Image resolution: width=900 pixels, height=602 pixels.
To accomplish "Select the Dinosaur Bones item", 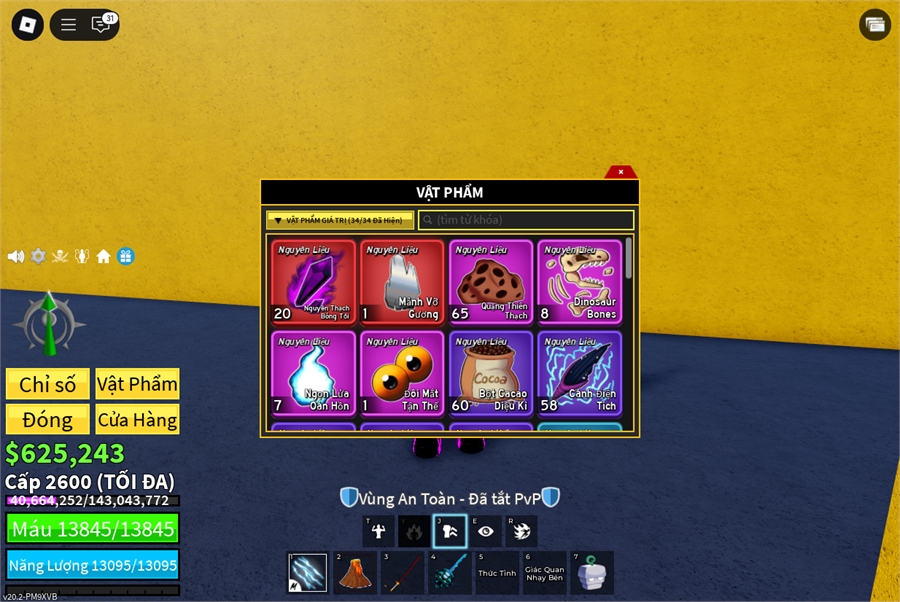I will click(579, 282).
